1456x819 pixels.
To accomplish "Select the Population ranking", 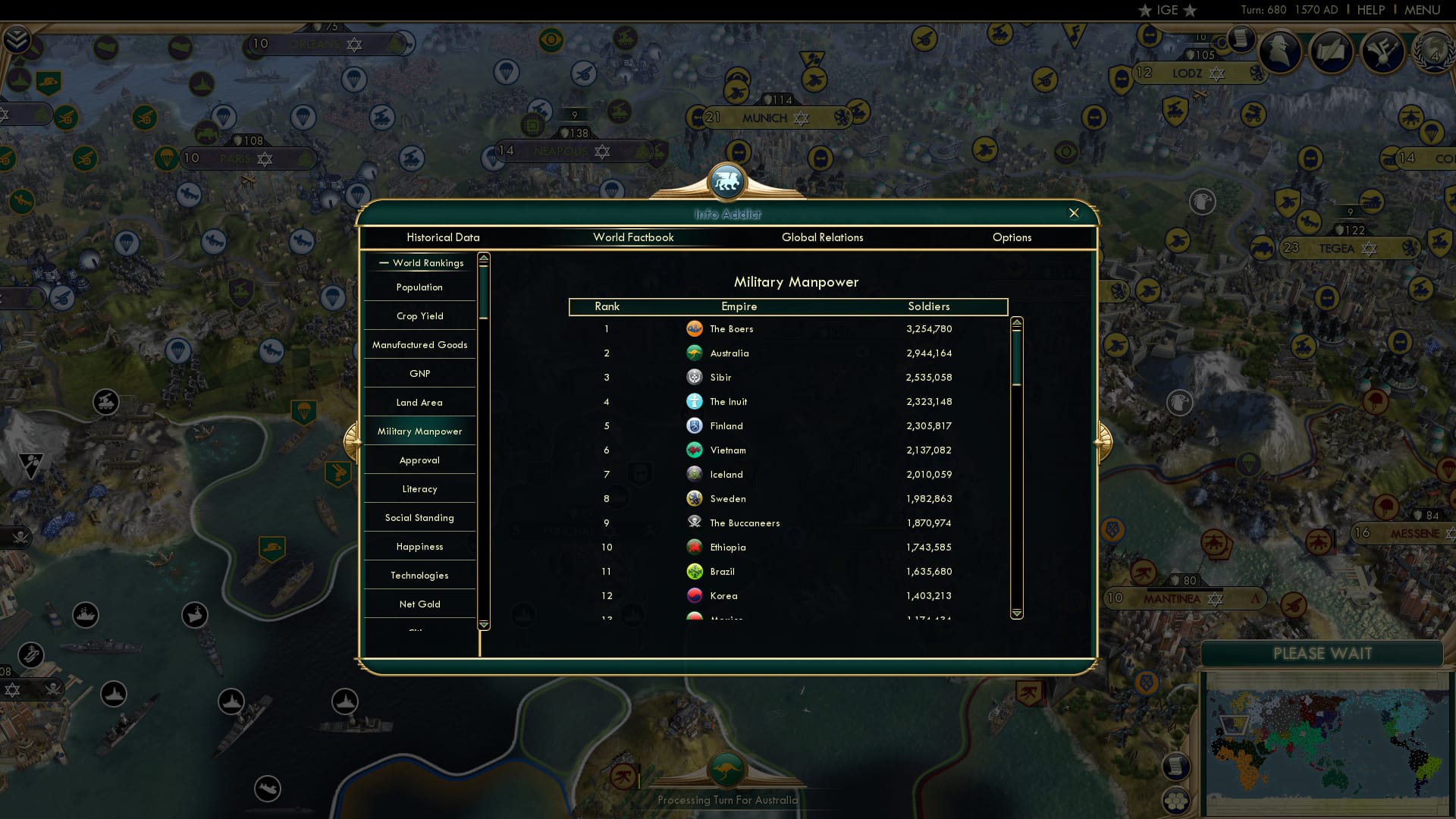I will click(x=418, y=287).
